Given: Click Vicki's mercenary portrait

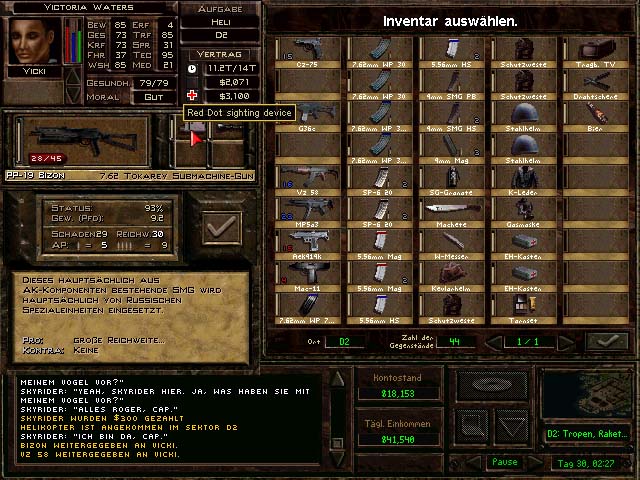Looking at the screenshot, I should (x=33, y=42).
